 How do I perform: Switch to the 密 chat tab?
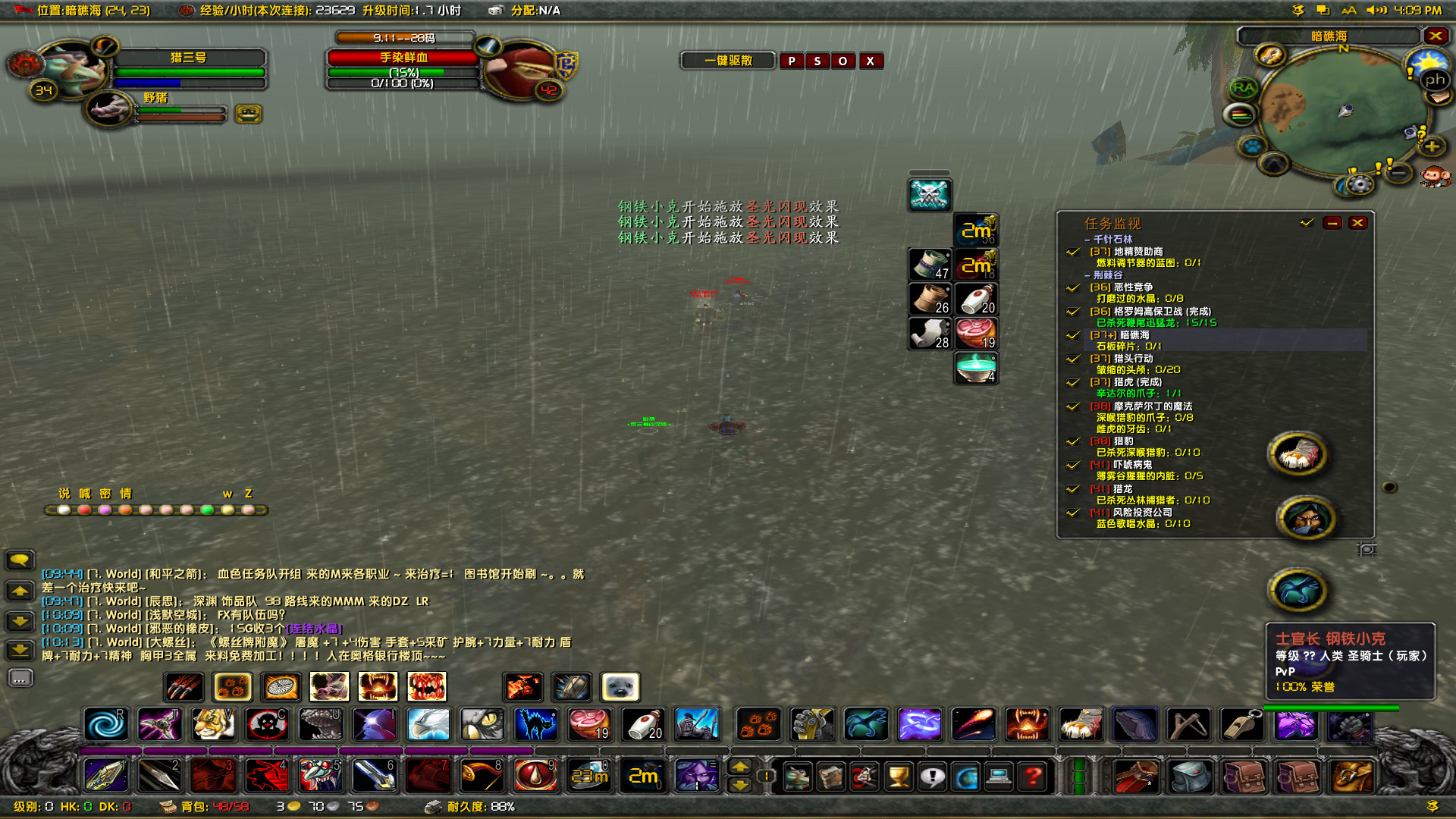point(106,493)
